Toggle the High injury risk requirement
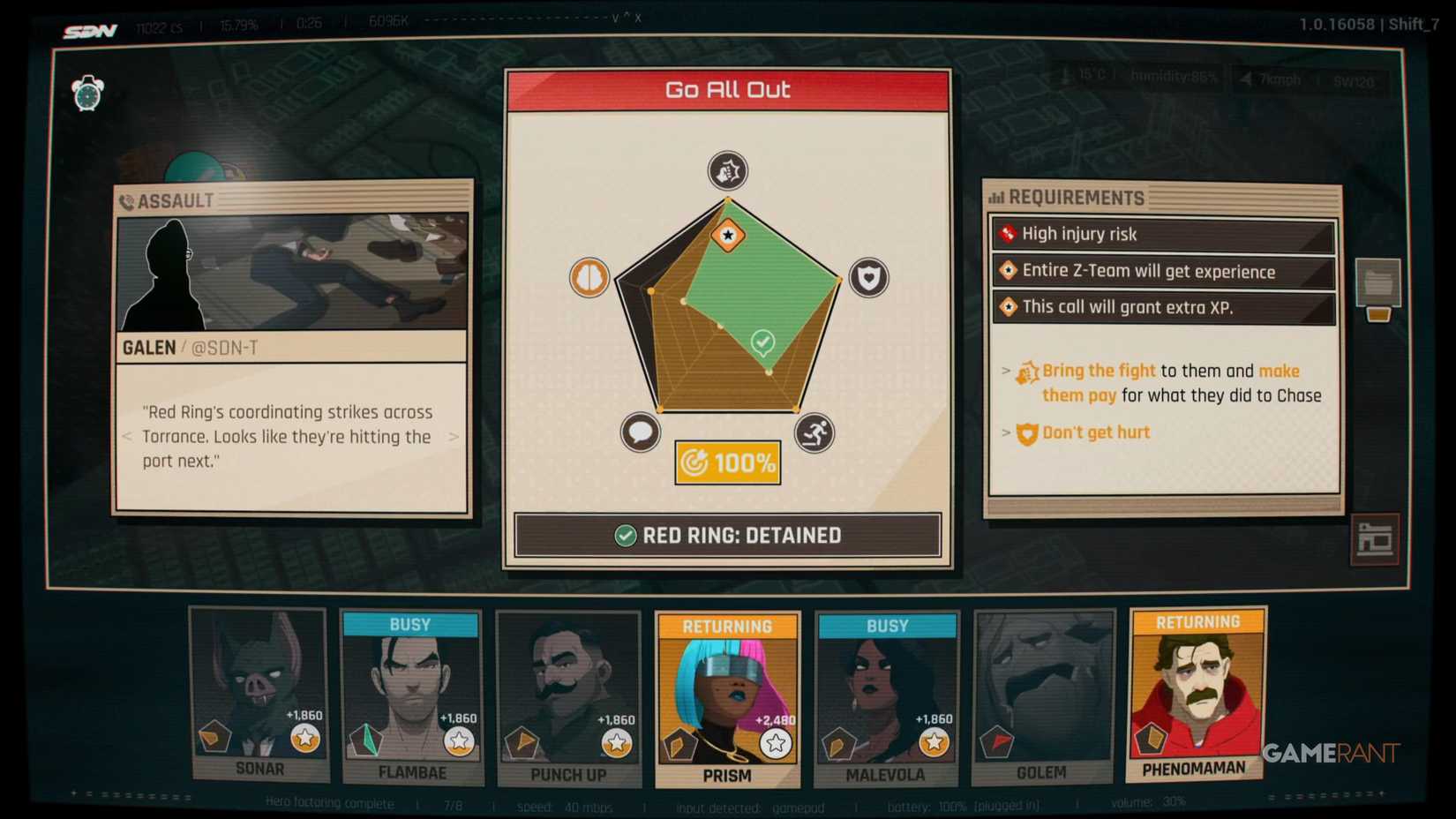The image size is (1456, 819). tap(1161, 234)
